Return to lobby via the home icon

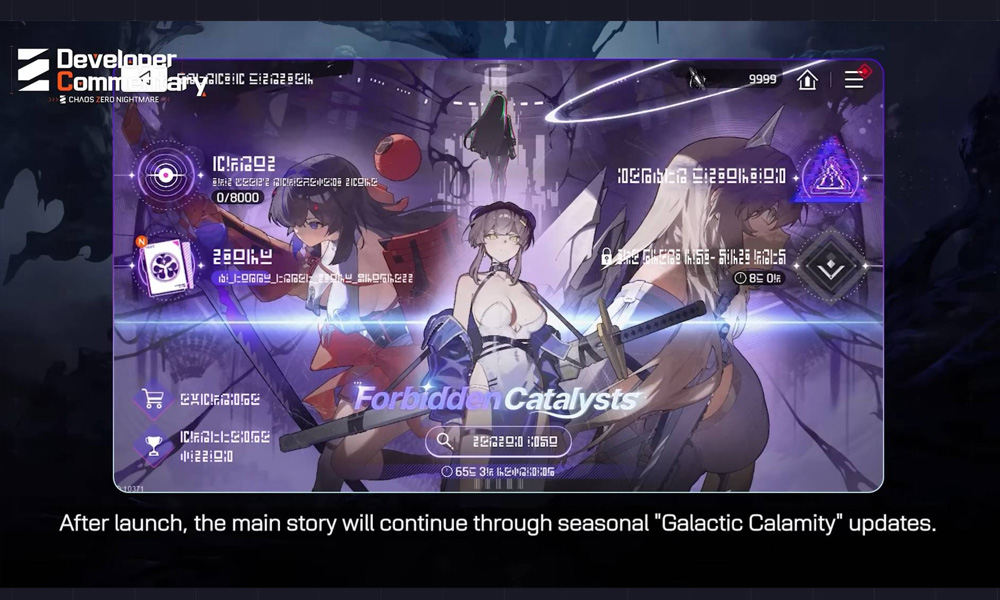[x=807, y=79]
